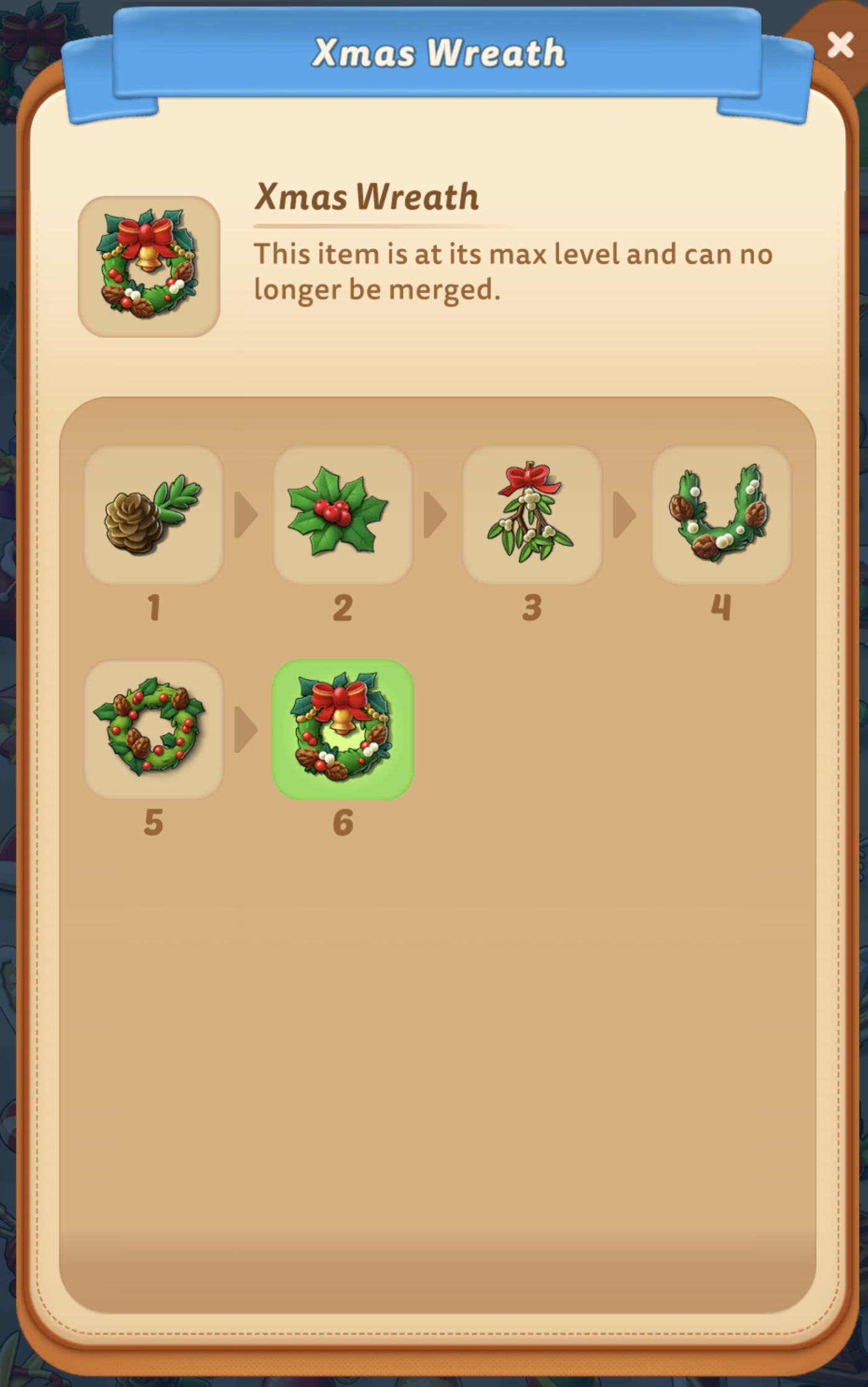Image resolution: width=868 pixels, height=1387 pixels.
Task: Click the large Xmas Wreath portrait icon
Action: tap(149, 265)
